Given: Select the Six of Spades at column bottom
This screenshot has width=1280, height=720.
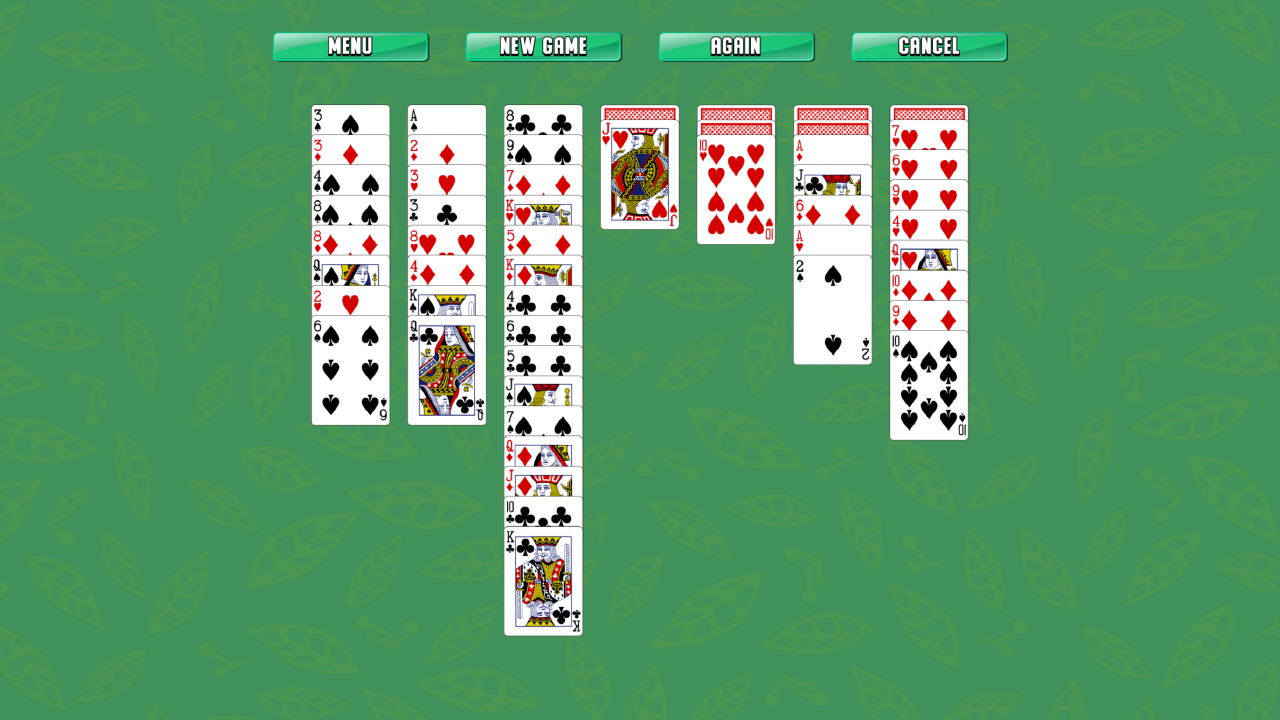Looking at the screenshot, I should click(350, 370).
